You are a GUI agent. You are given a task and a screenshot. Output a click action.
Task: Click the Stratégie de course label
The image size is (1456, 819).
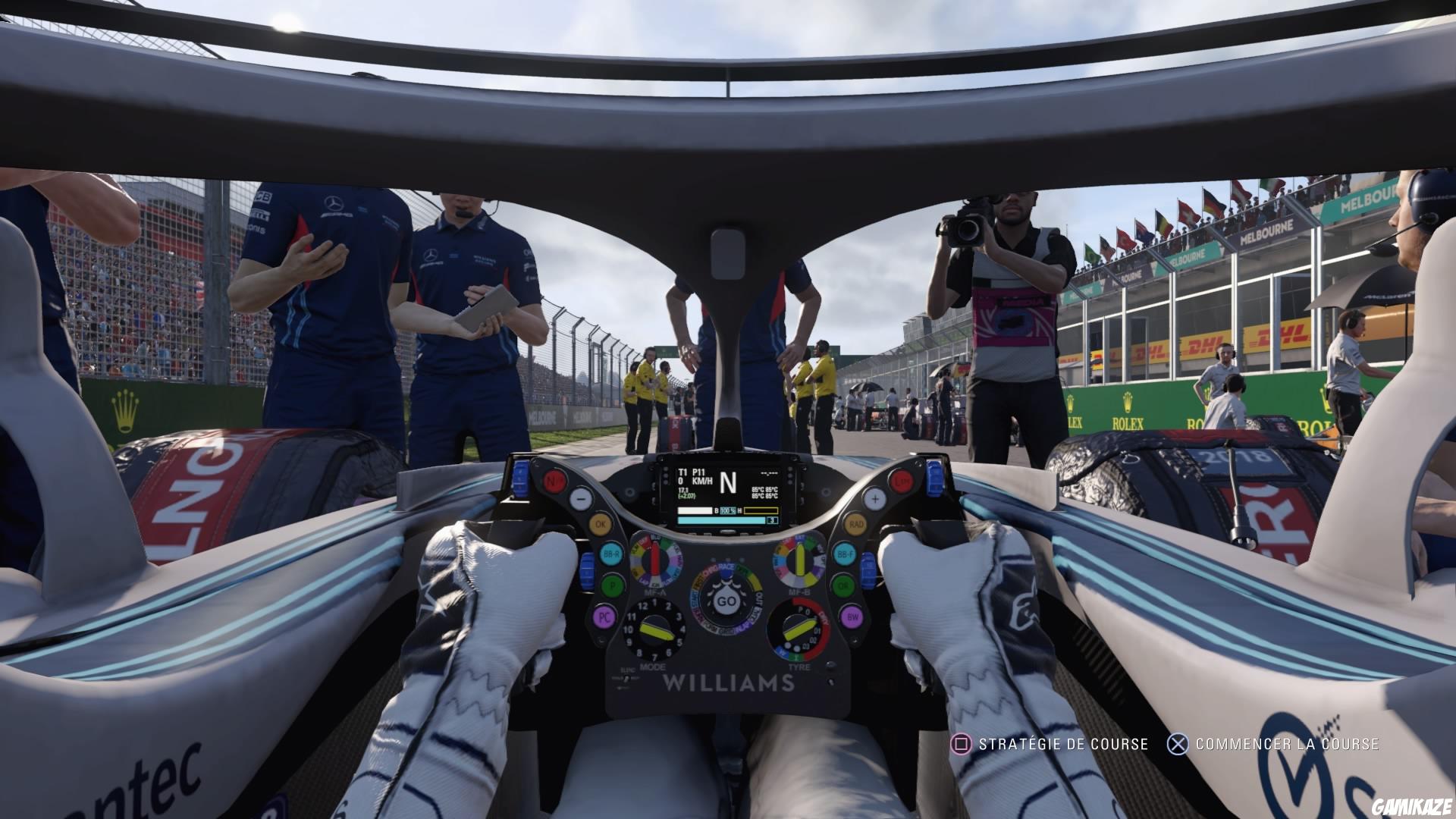pyautogui.click(x=1065, y=745)
